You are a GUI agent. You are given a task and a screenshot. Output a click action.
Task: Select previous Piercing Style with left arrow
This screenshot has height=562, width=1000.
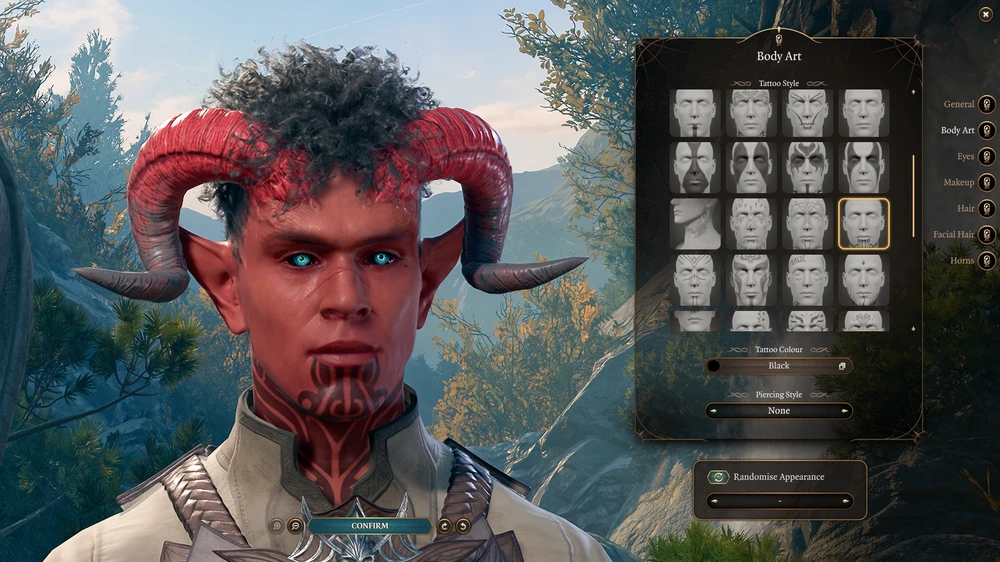tap(712, 411)
